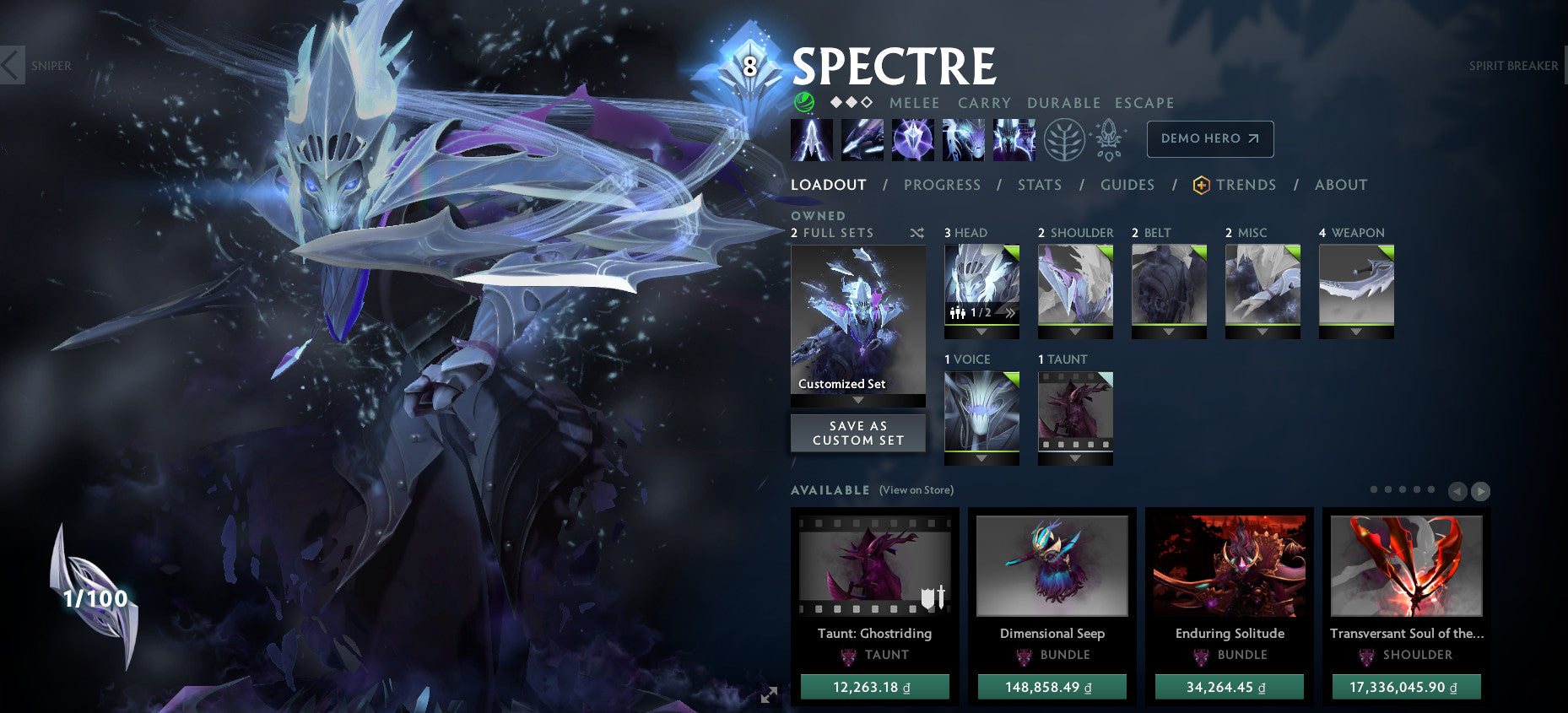The height and width of the screenshot is (713, 1568).
Task: Shuffle full sets with the crossed-arrows icon
Action: [x=916, y=233]
